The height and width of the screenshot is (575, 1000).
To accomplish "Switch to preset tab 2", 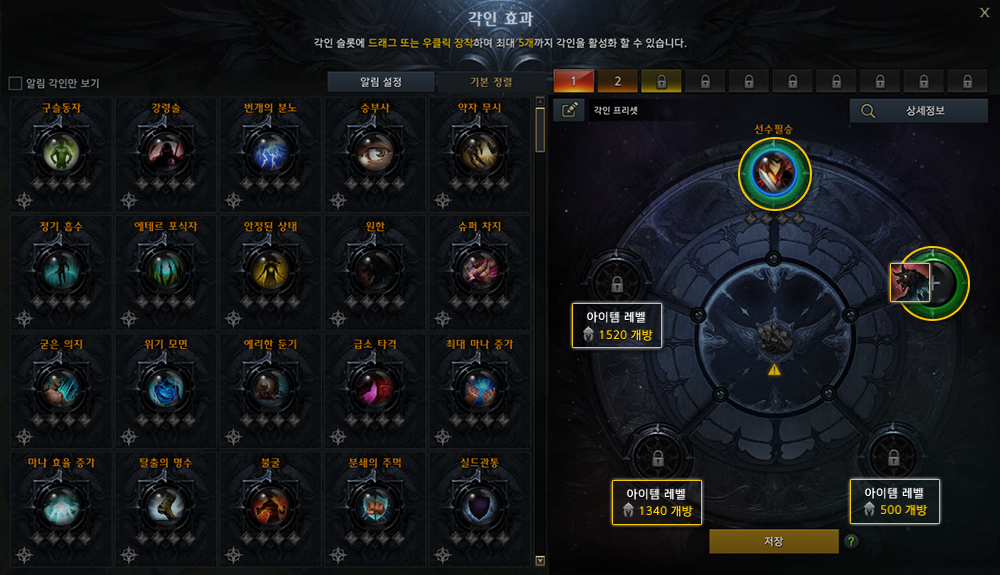I will point(618,81).
